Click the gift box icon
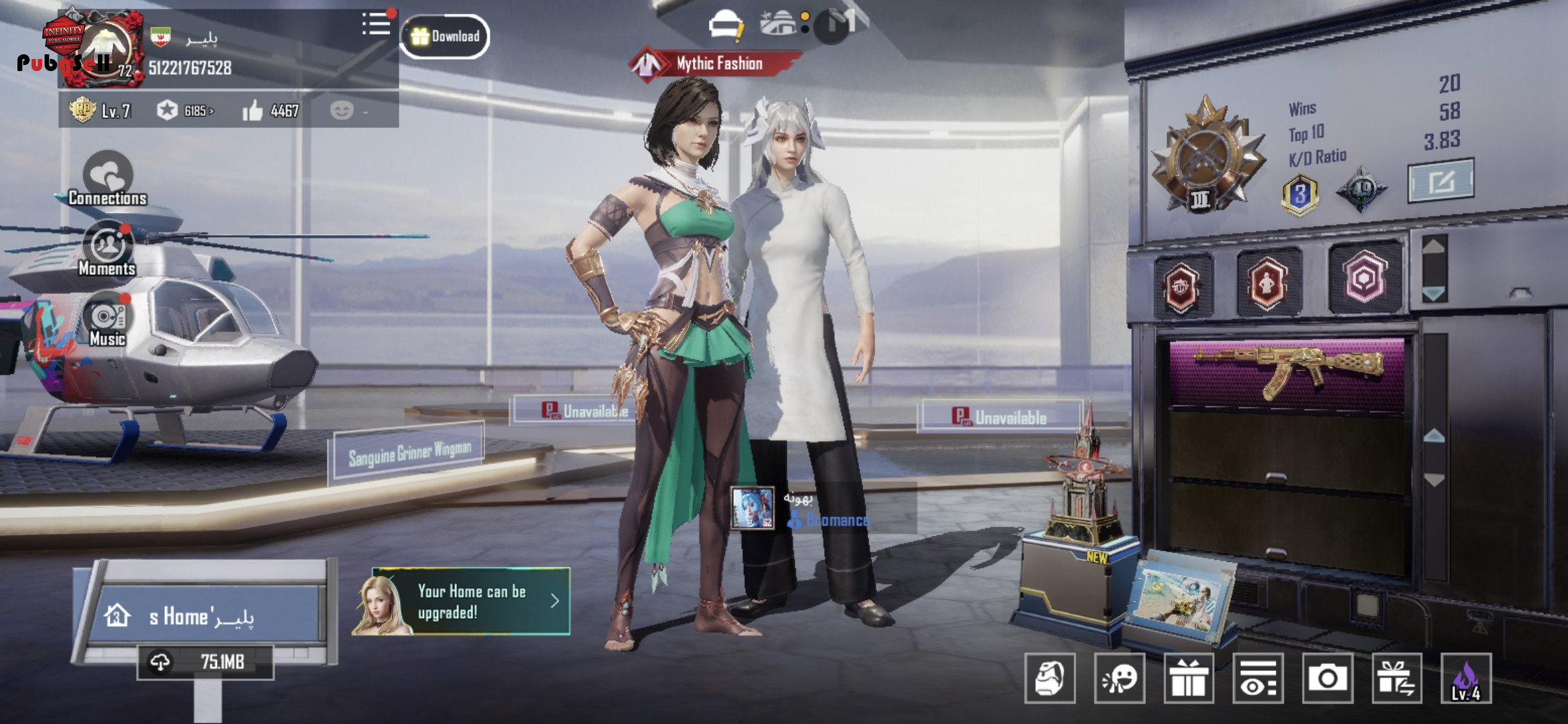 click(x=1189, y=678)
